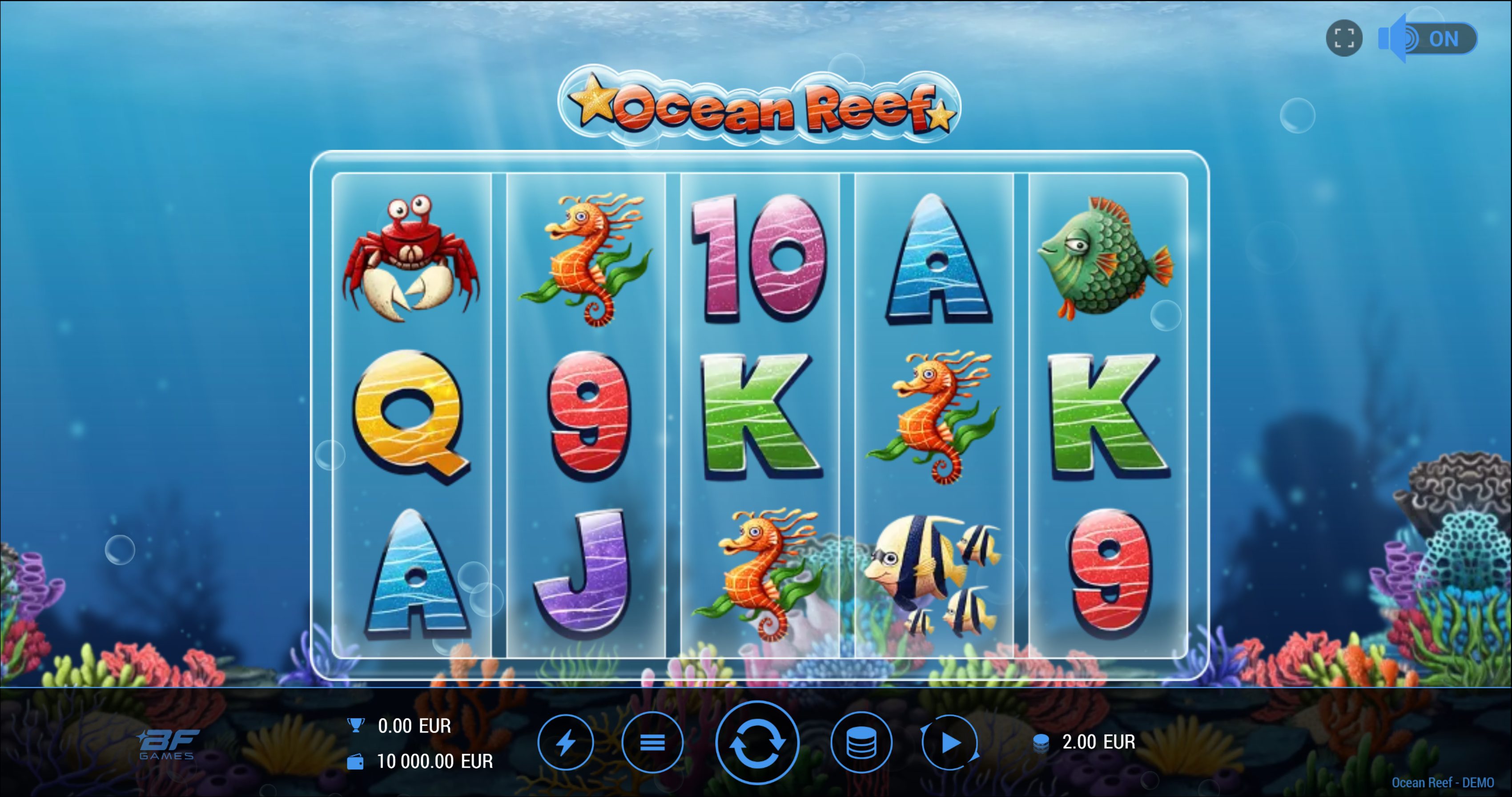Start autoplay with the play arrow button
This screenshot has height=797, width=1512.
(949, 742)
